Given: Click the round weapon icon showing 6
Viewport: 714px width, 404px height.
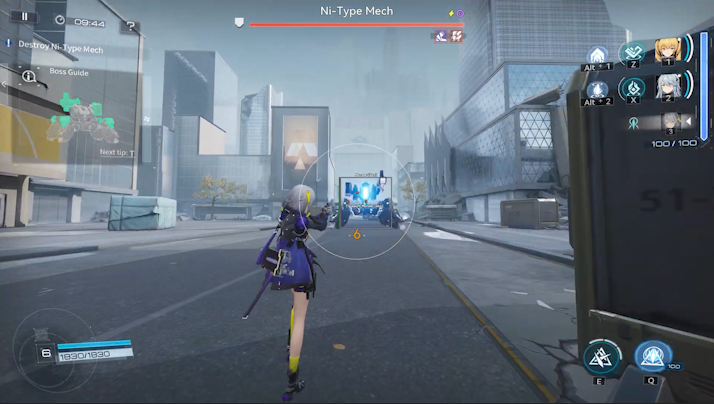Looking at the screenshot, I should (46, 352).
